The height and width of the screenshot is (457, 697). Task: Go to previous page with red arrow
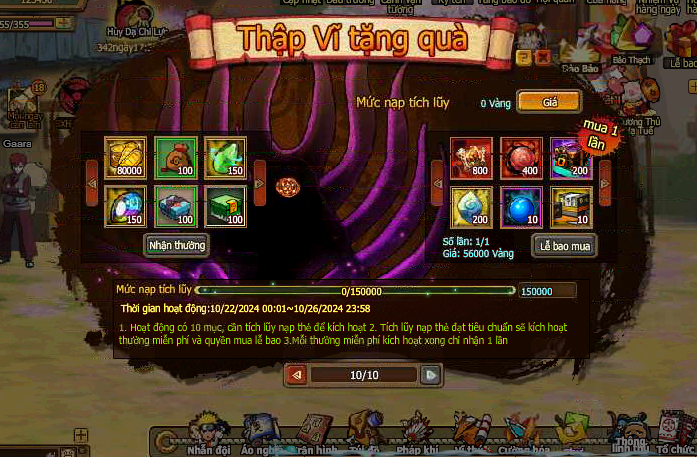pos(296,375)
